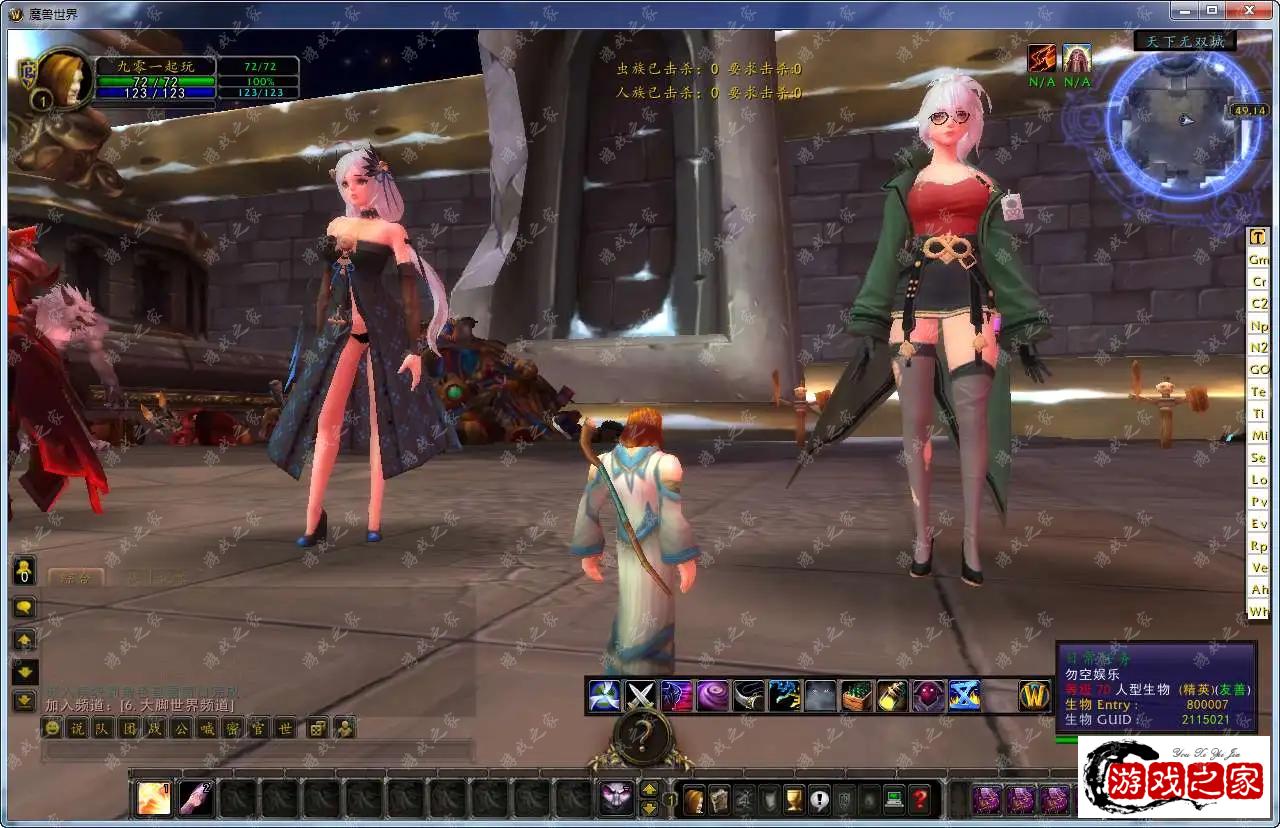Open the red question mark help button
The image size is (1280, 828).
(920, 800)
